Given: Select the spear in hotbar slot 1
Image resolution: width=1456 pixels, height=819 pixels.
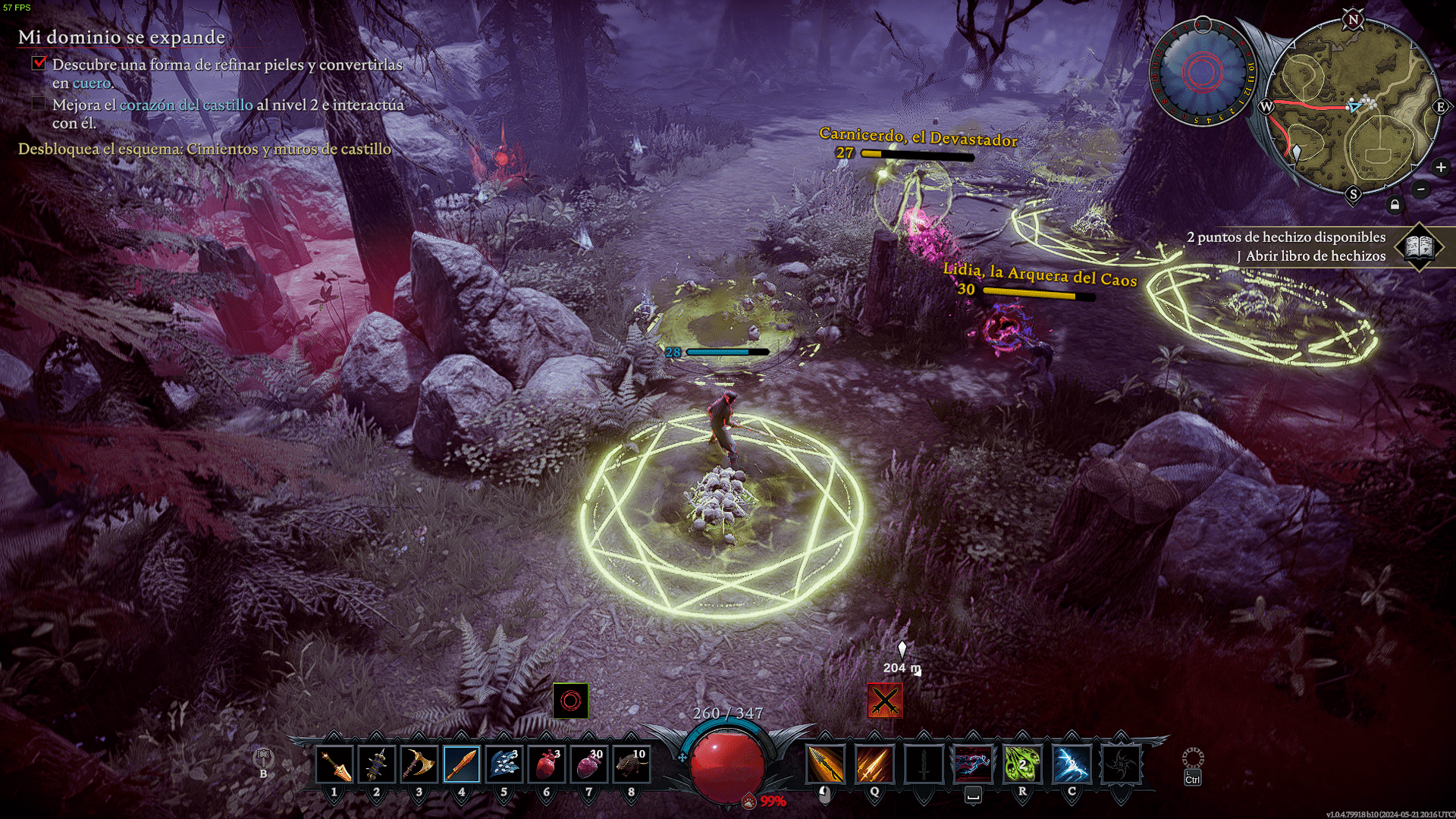Looking at the screenshot, I should coord(334,764).
